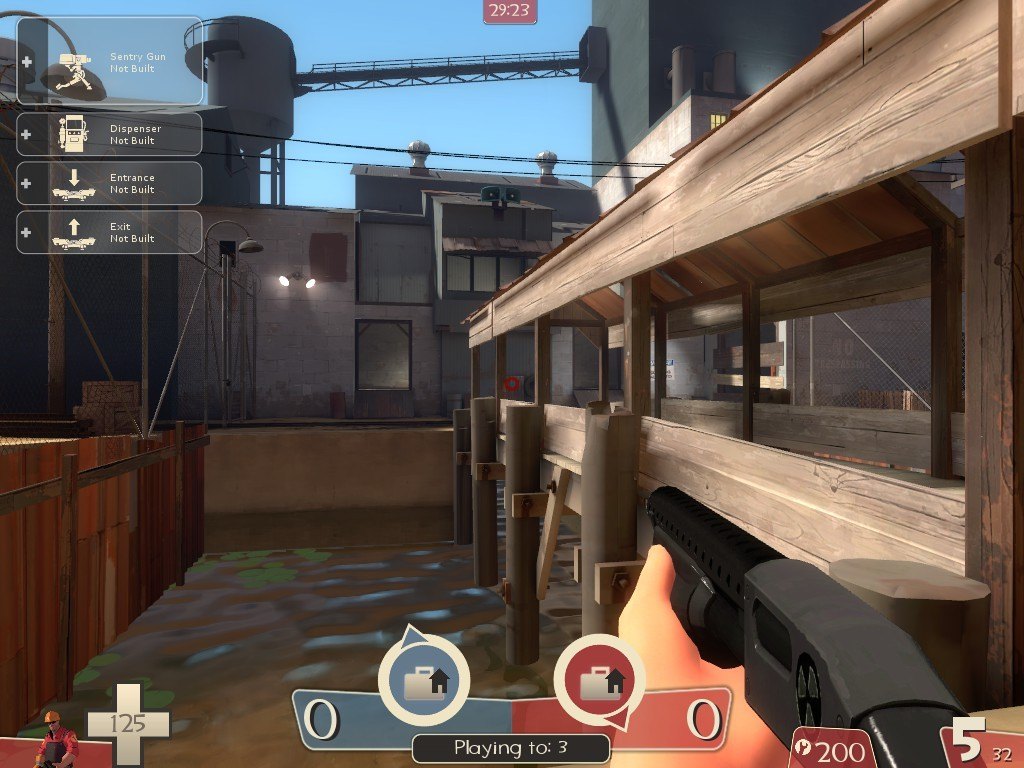Click the teleporter Entrance building panel

point(110,183)
